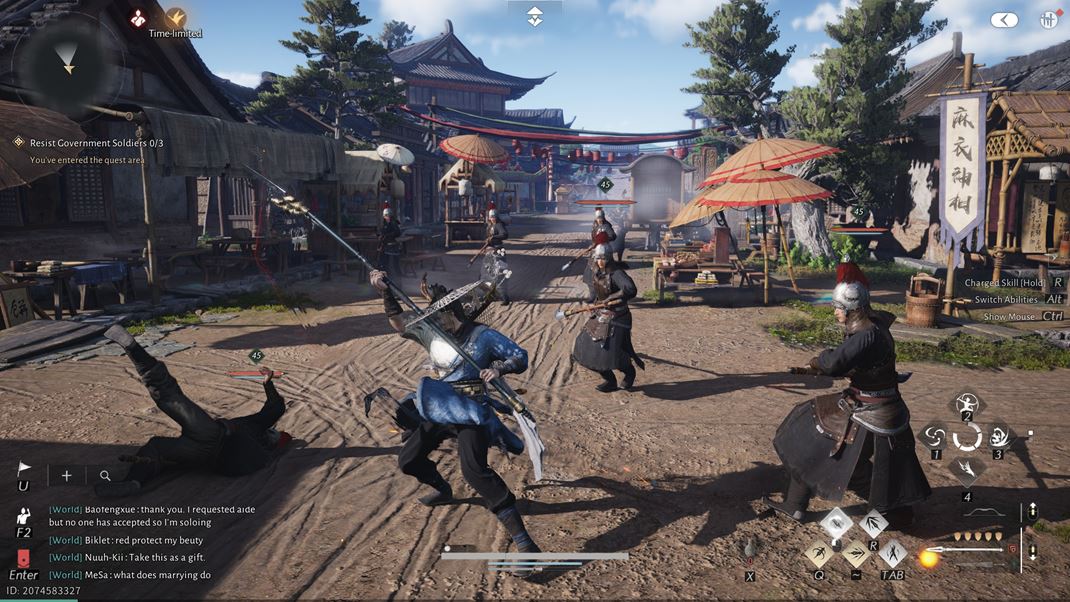The height and width of the screenshot is (602, 1070).
Task: Expand the top-center double-arrow toggle
Action: (535, 15)
